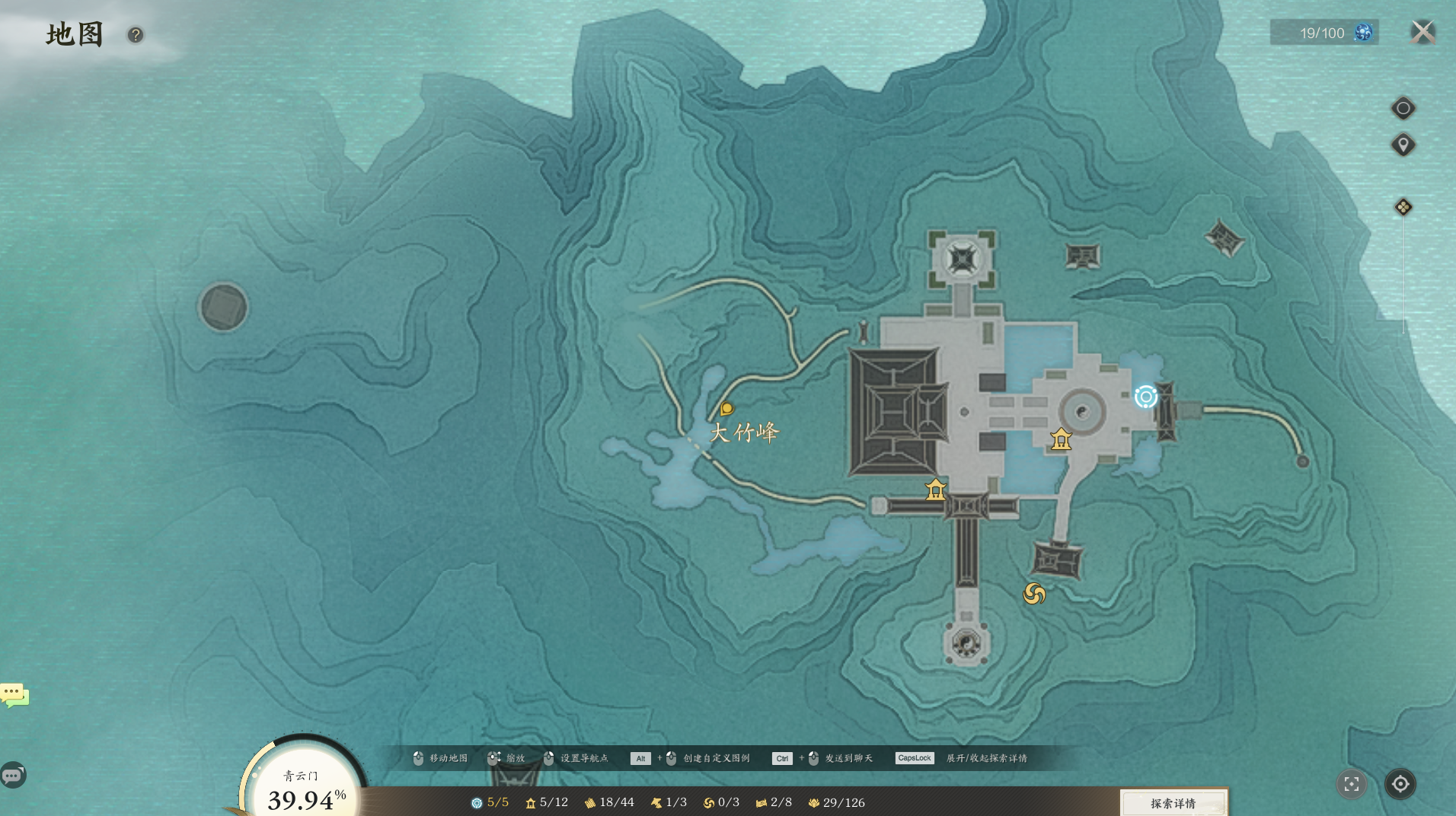Screen dimensions: 1456x816
Task: Recenter map with the crosshair locate button
Action: (x=1400, y=784)
